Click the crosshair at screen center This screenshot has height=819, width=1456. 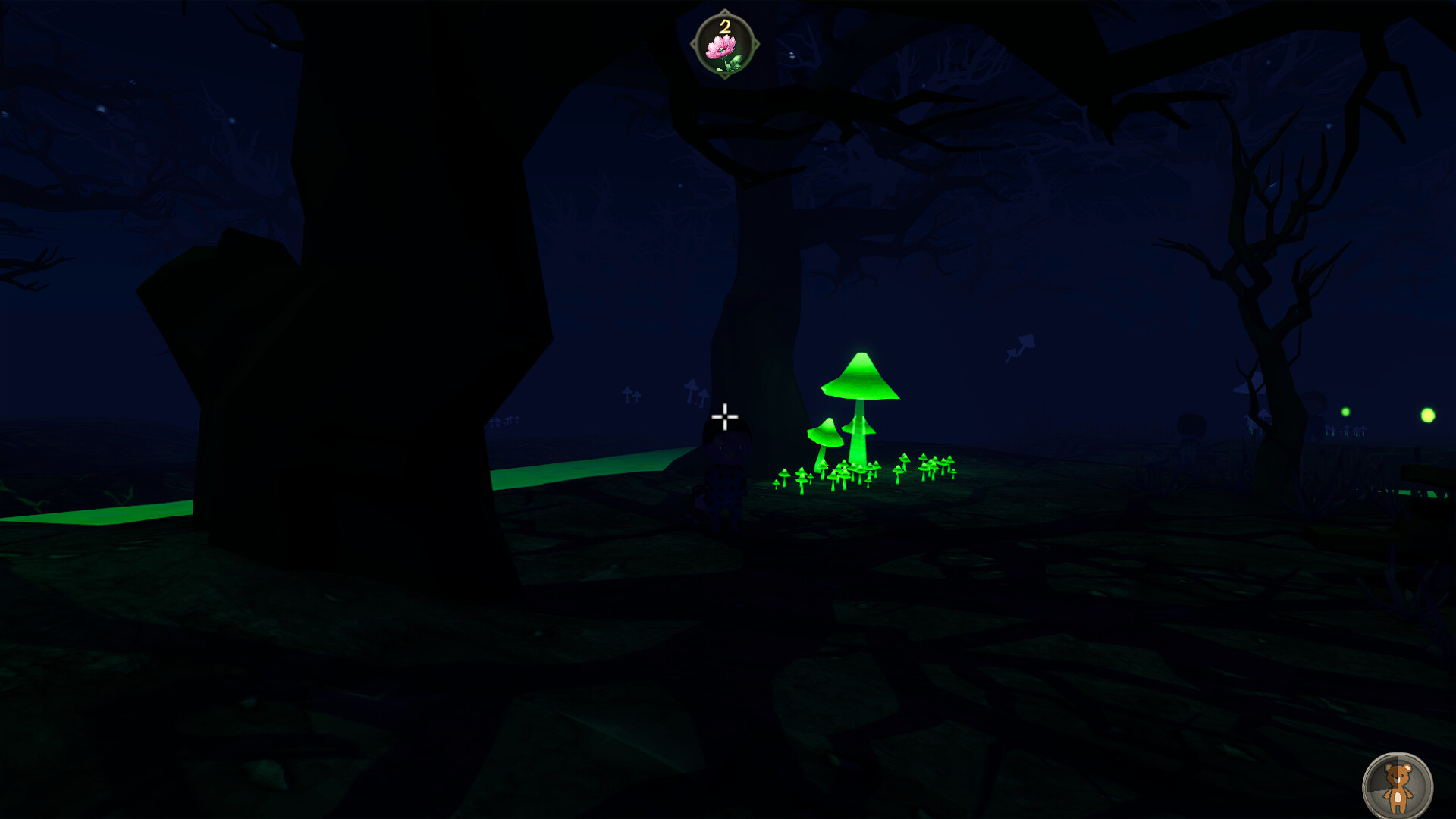point(726,416)
